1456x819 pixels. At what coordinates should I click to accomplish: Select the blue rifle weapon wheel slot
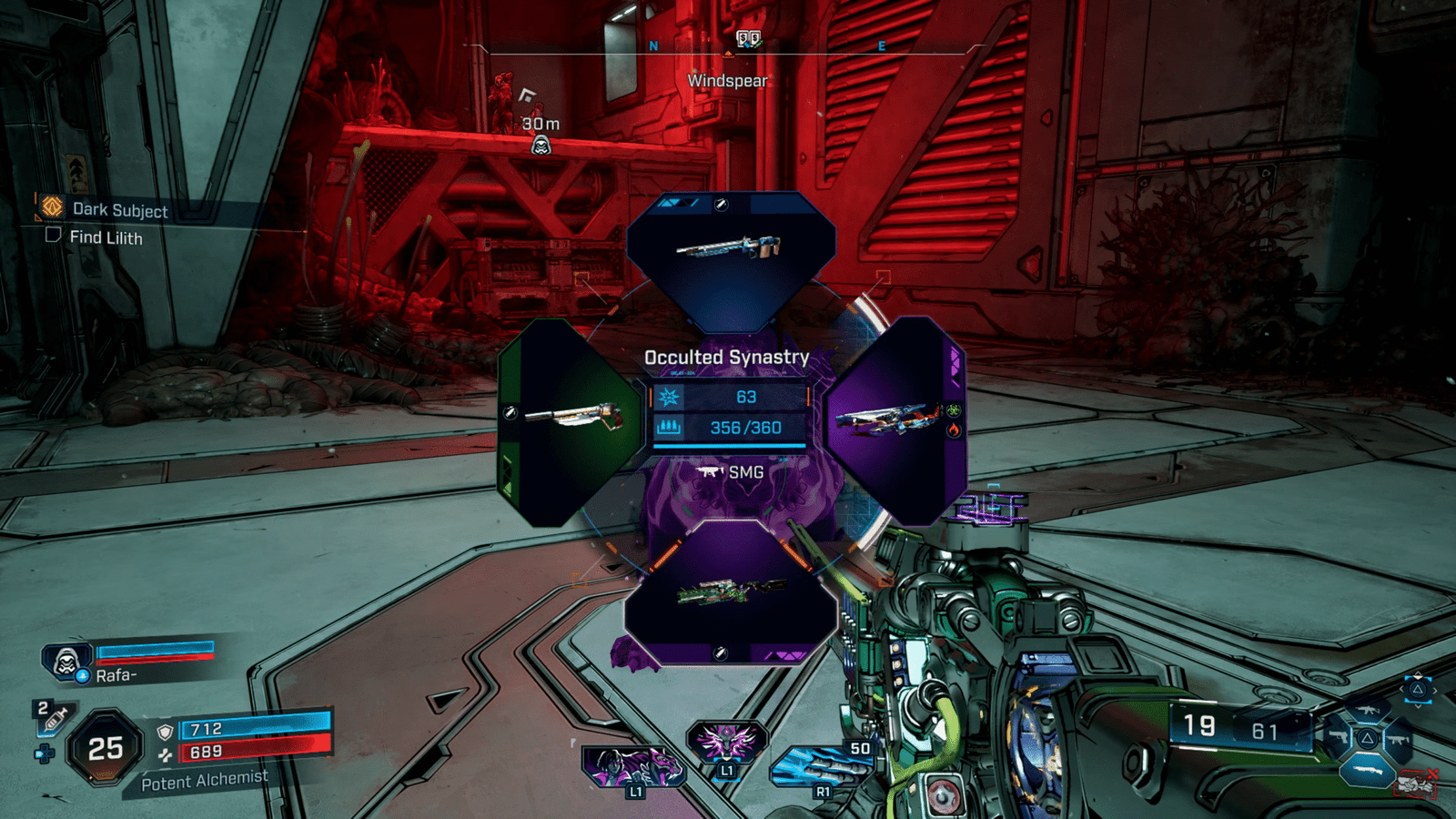(729, 258)
